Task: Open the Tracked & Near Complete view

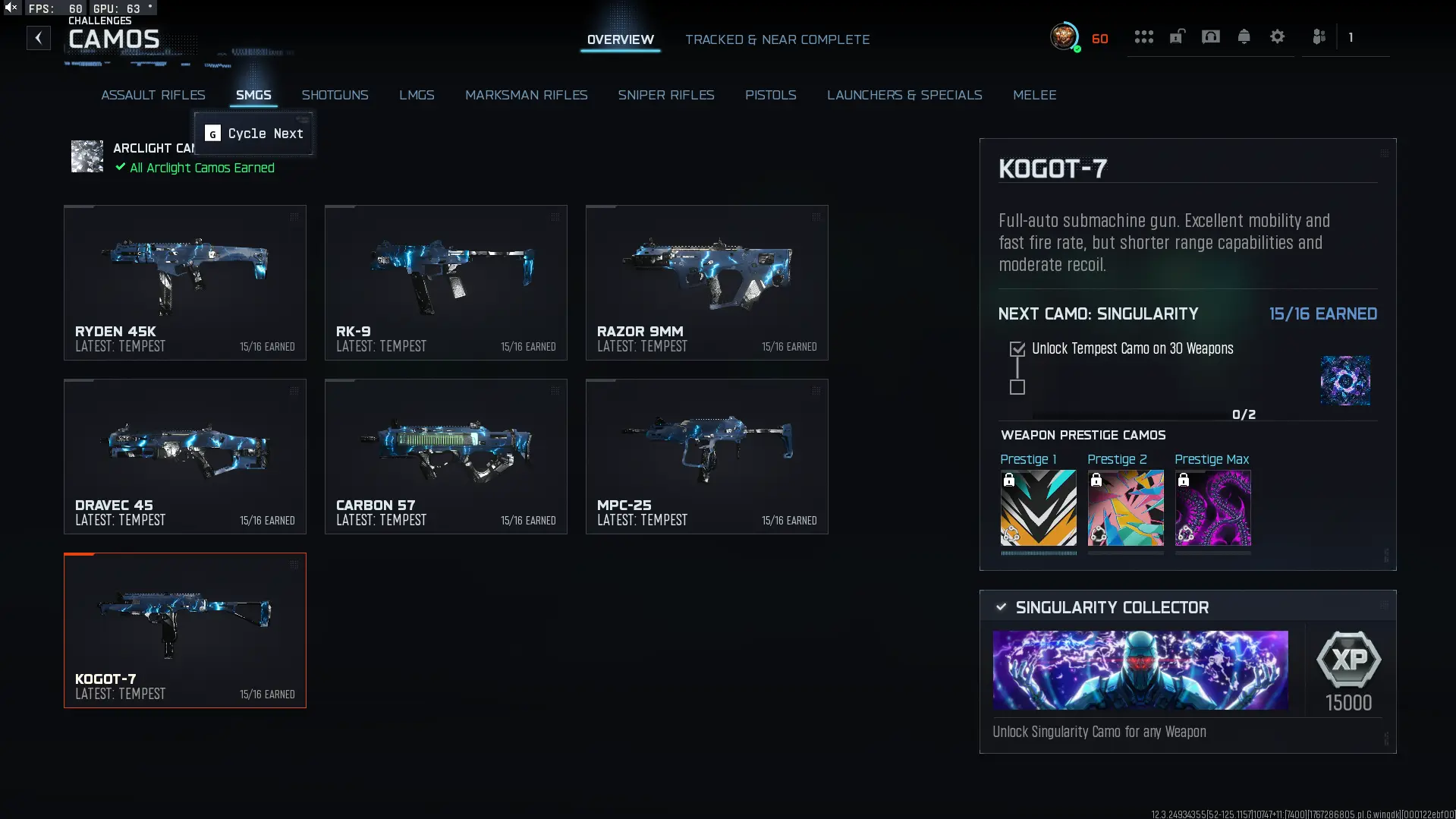Action: click(777, 39)
